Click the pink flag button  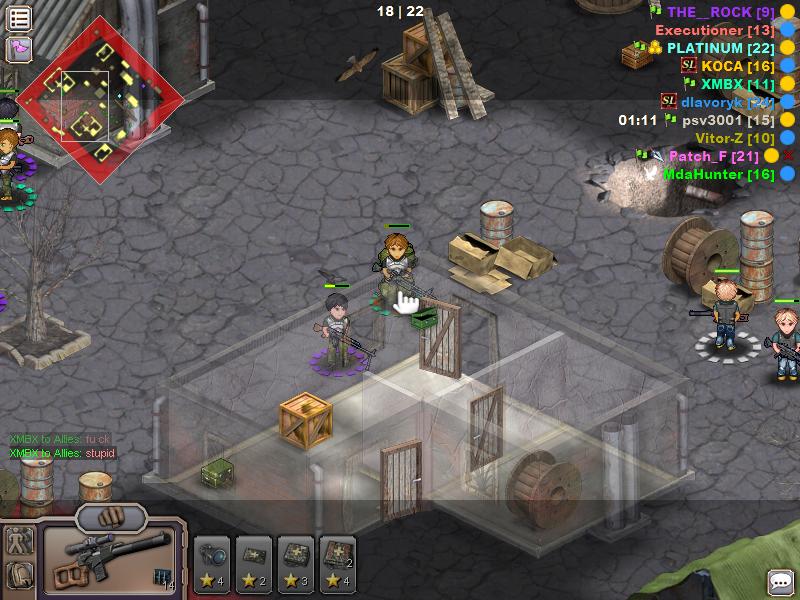click(x=19, y=48)
